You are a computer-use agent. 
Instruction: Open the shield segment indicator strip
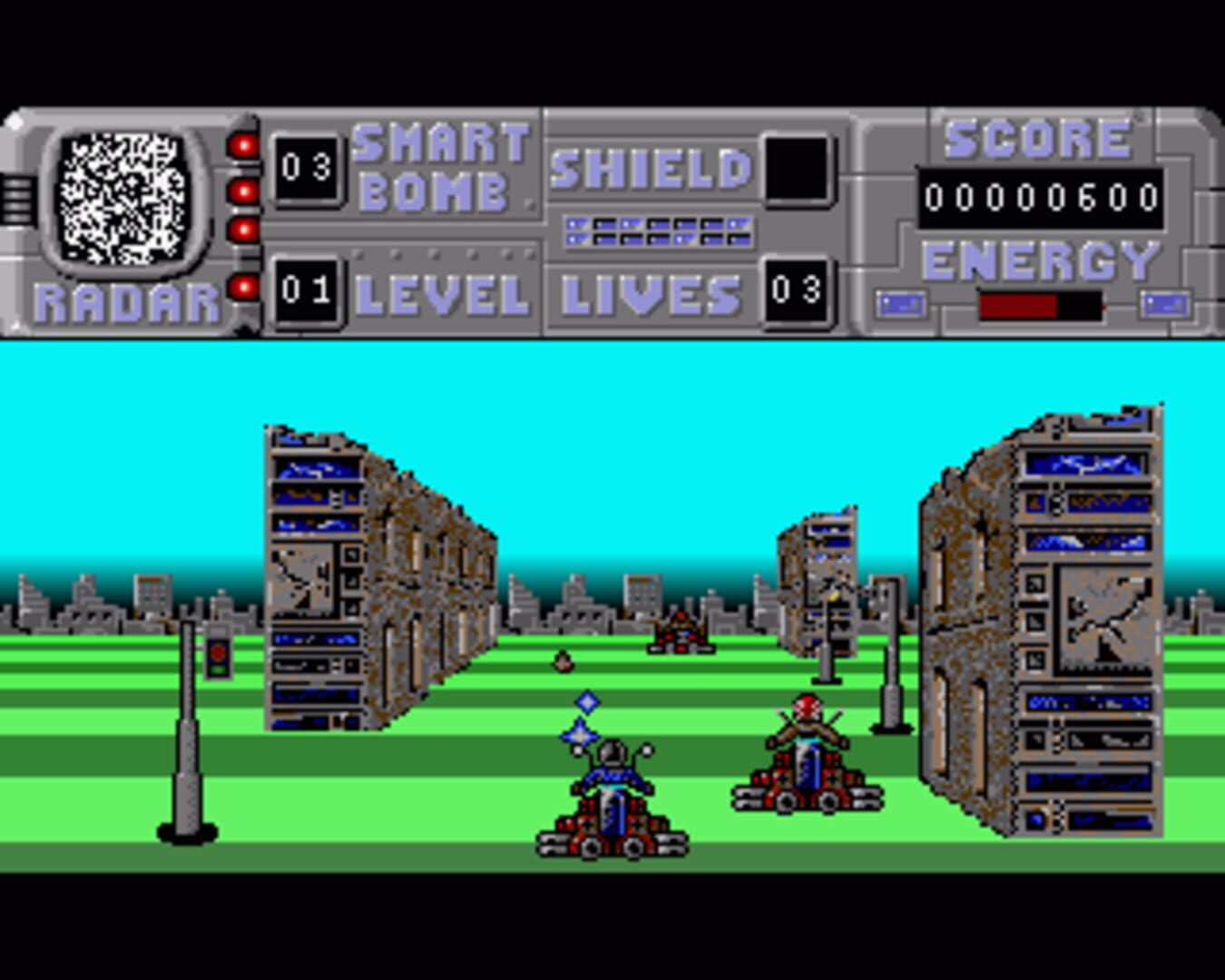[x=658, y=230]
